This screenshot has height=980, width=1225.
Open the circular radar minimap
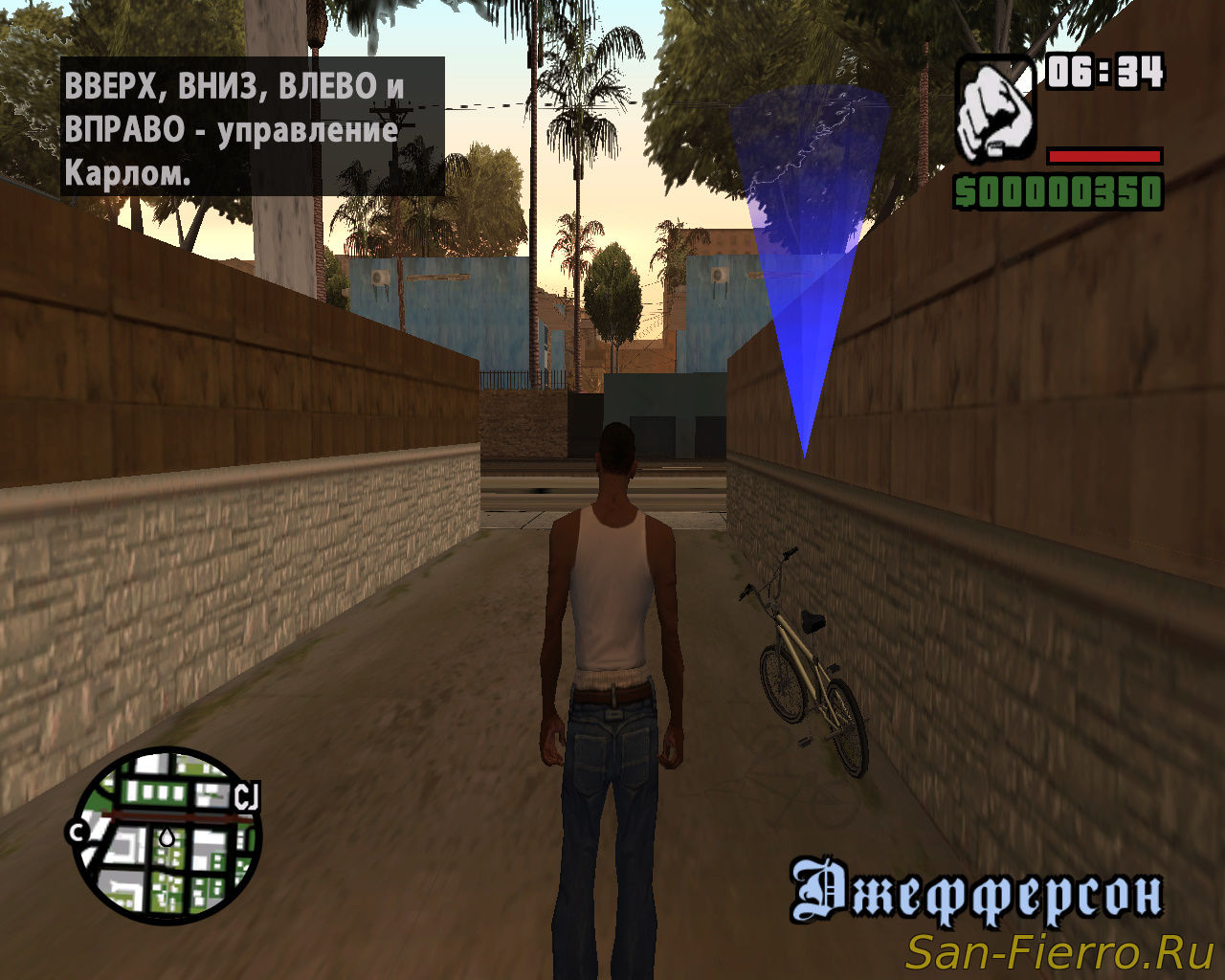tap(167, 835)
